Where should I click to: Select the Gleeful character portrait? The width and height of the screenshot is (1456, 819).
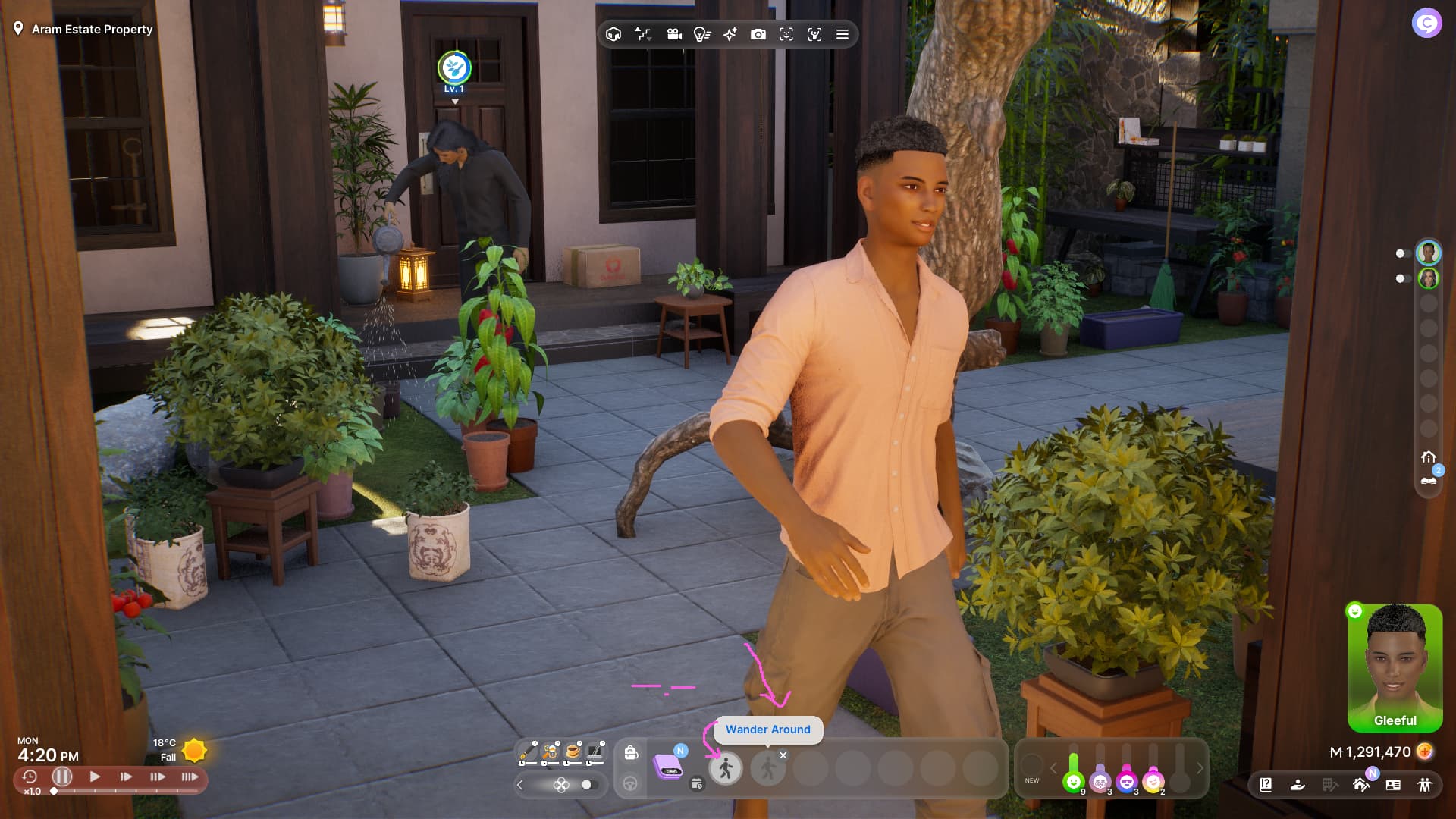tap(1395, 666)
